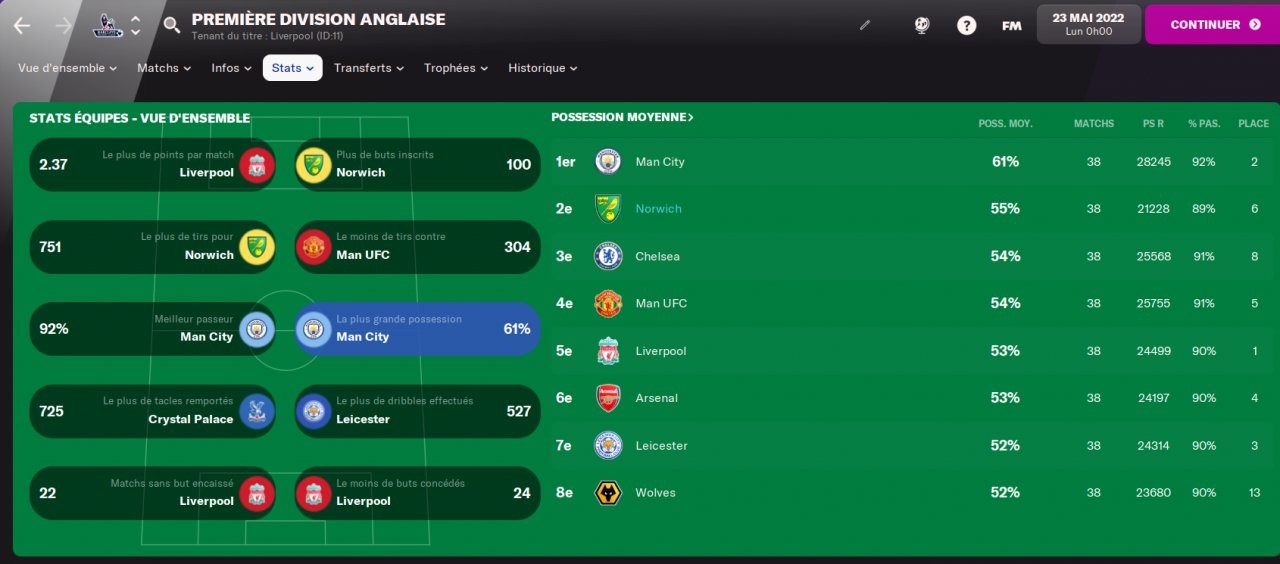Open the search magnifier icon
Screen dimensions: 1280x564
pos(172,25)
